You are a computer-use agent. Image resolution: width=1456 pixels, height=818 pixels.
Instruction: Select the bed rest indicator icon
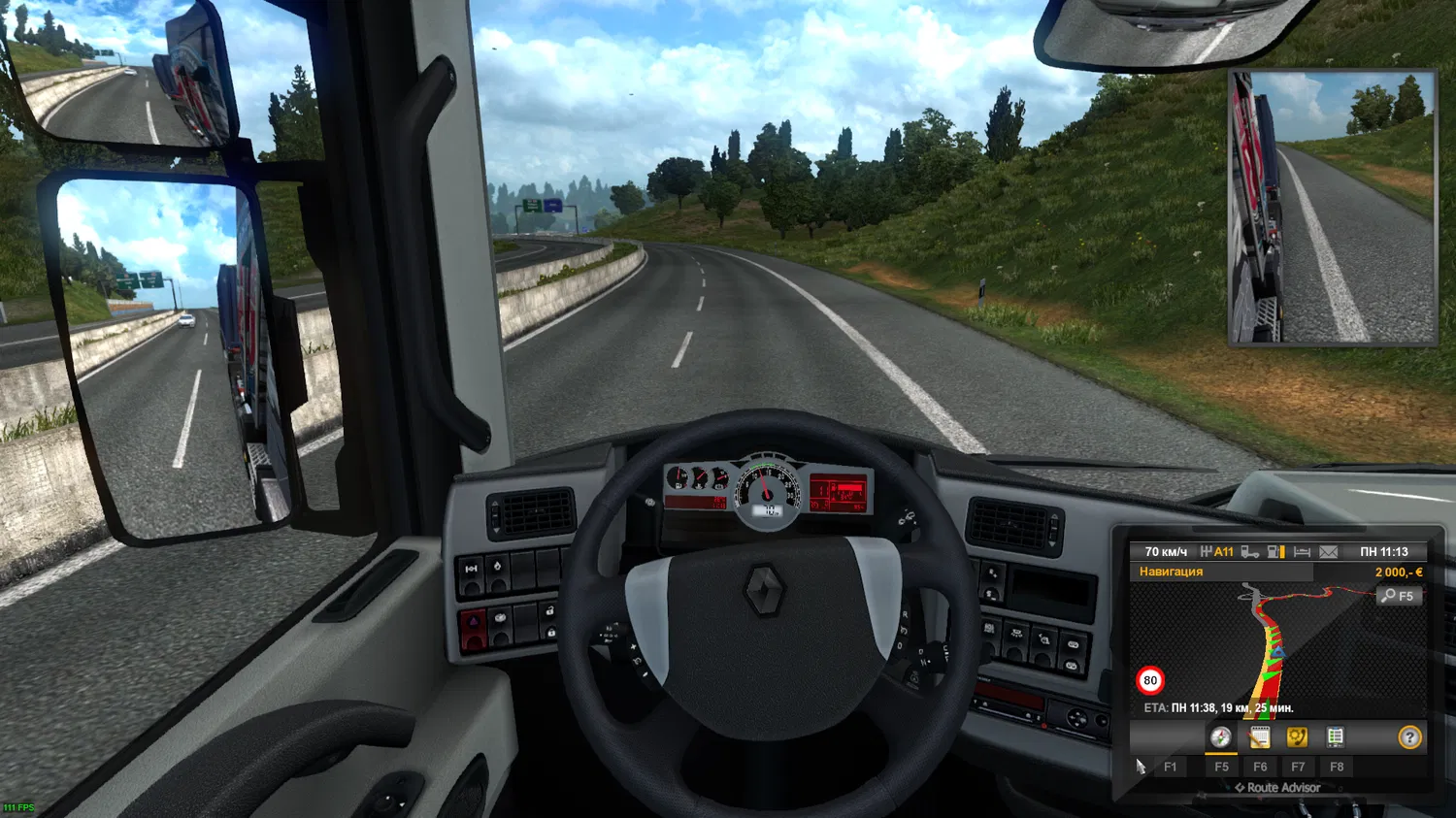1303,552
